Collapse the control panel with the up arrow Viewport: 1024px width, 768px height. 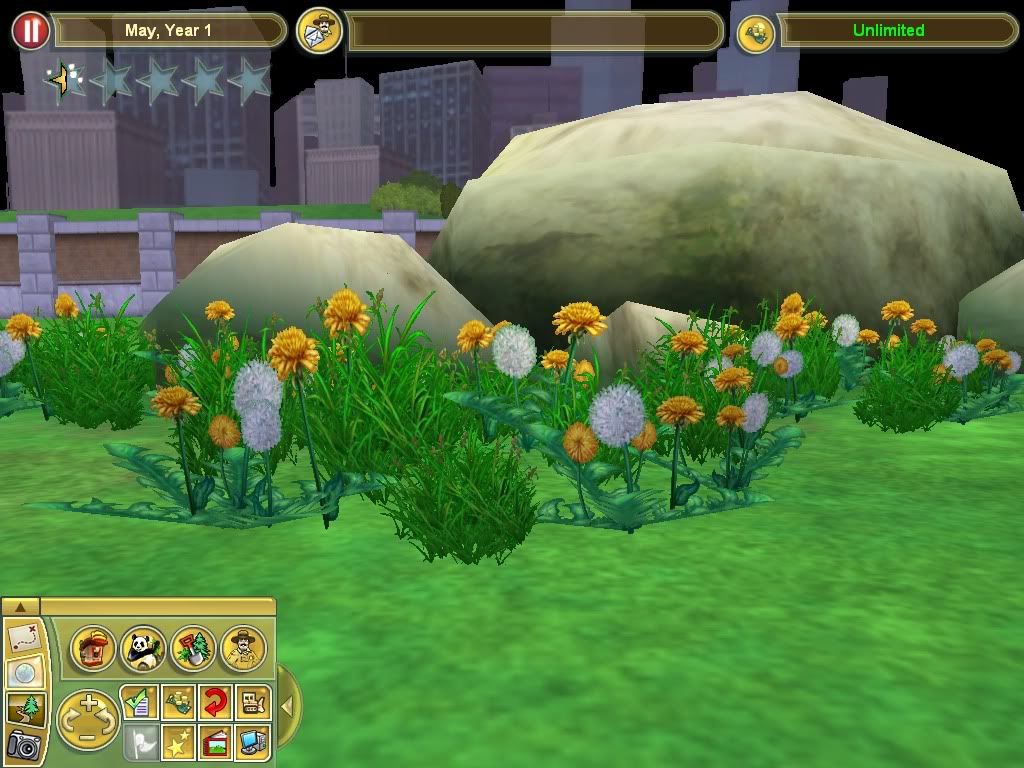pyautogui.click(x=20, y=606)
